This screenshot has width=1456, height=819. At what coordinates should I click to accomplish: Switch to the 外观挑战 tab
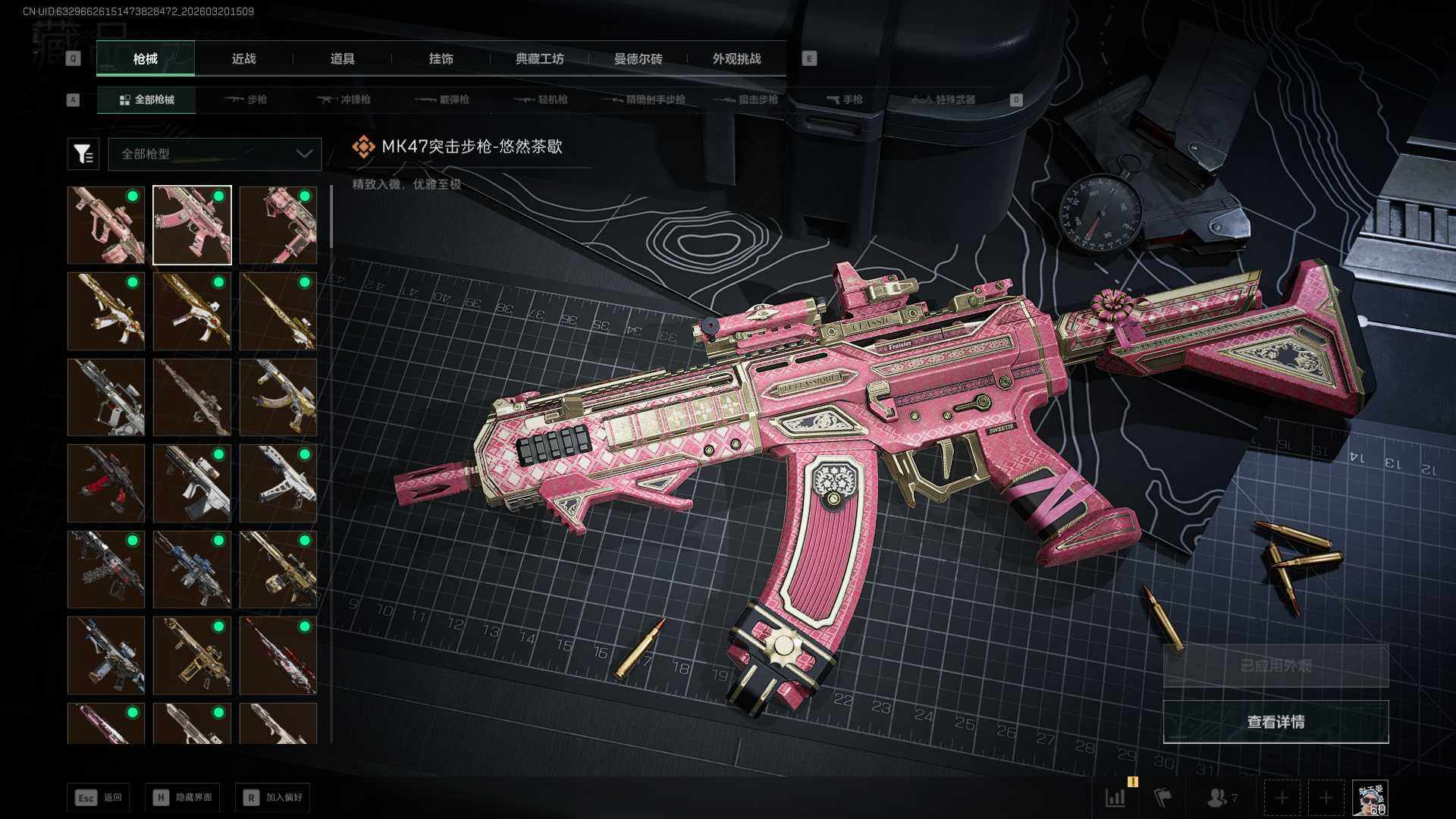(x=736, y=58)
